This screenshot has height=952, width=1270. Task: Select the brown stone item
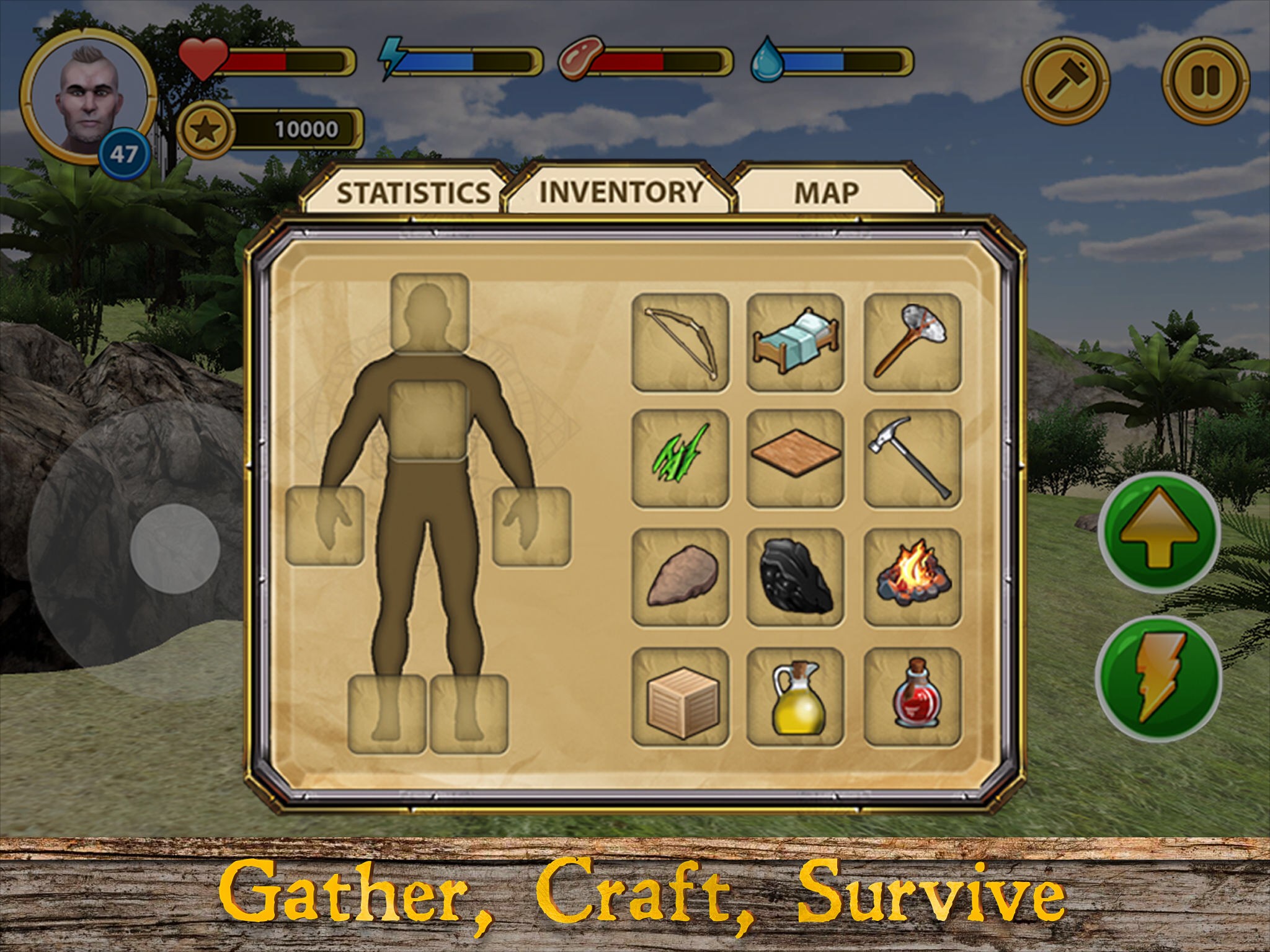pos(680,576)
